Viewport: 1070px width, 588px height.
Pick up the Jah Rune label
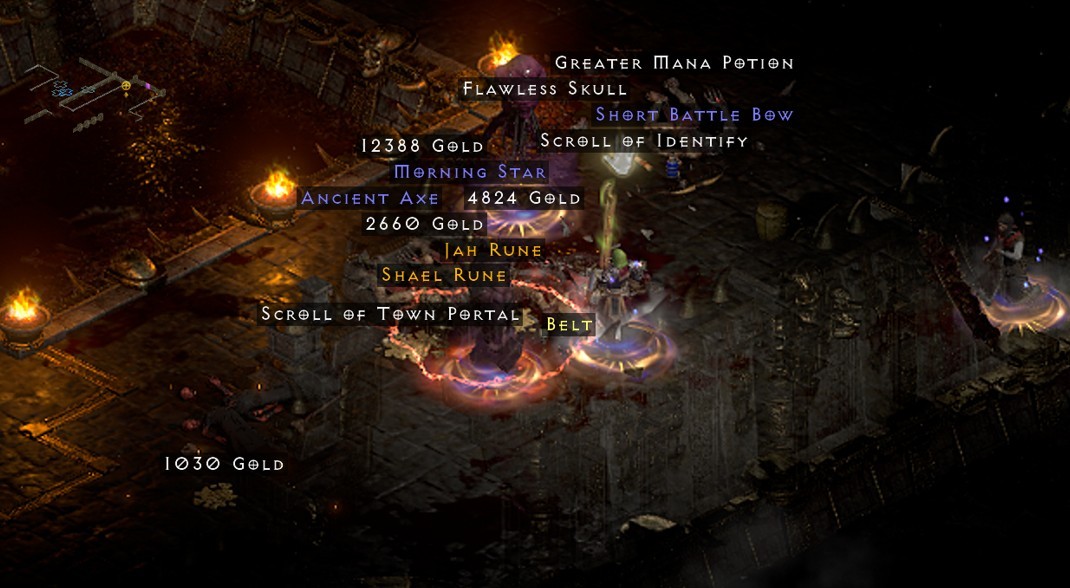[493, 250]
